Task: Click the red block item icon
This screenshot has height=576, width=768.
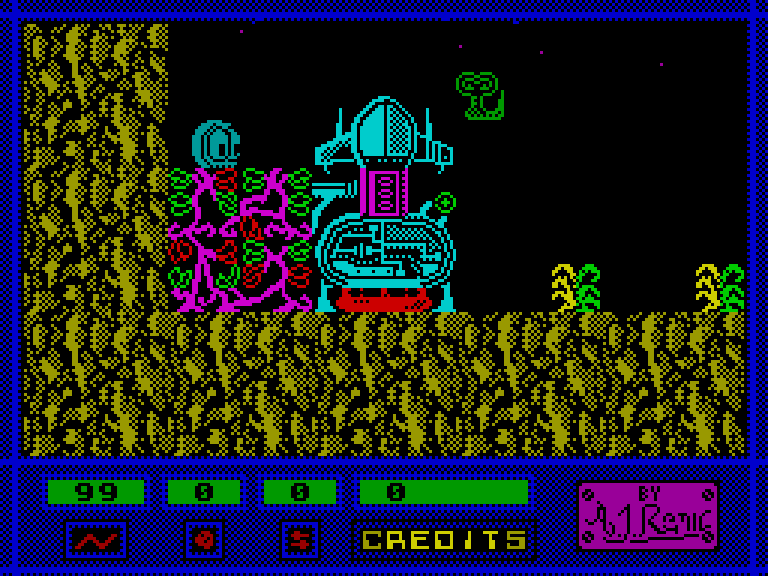Action: point(300,540)
